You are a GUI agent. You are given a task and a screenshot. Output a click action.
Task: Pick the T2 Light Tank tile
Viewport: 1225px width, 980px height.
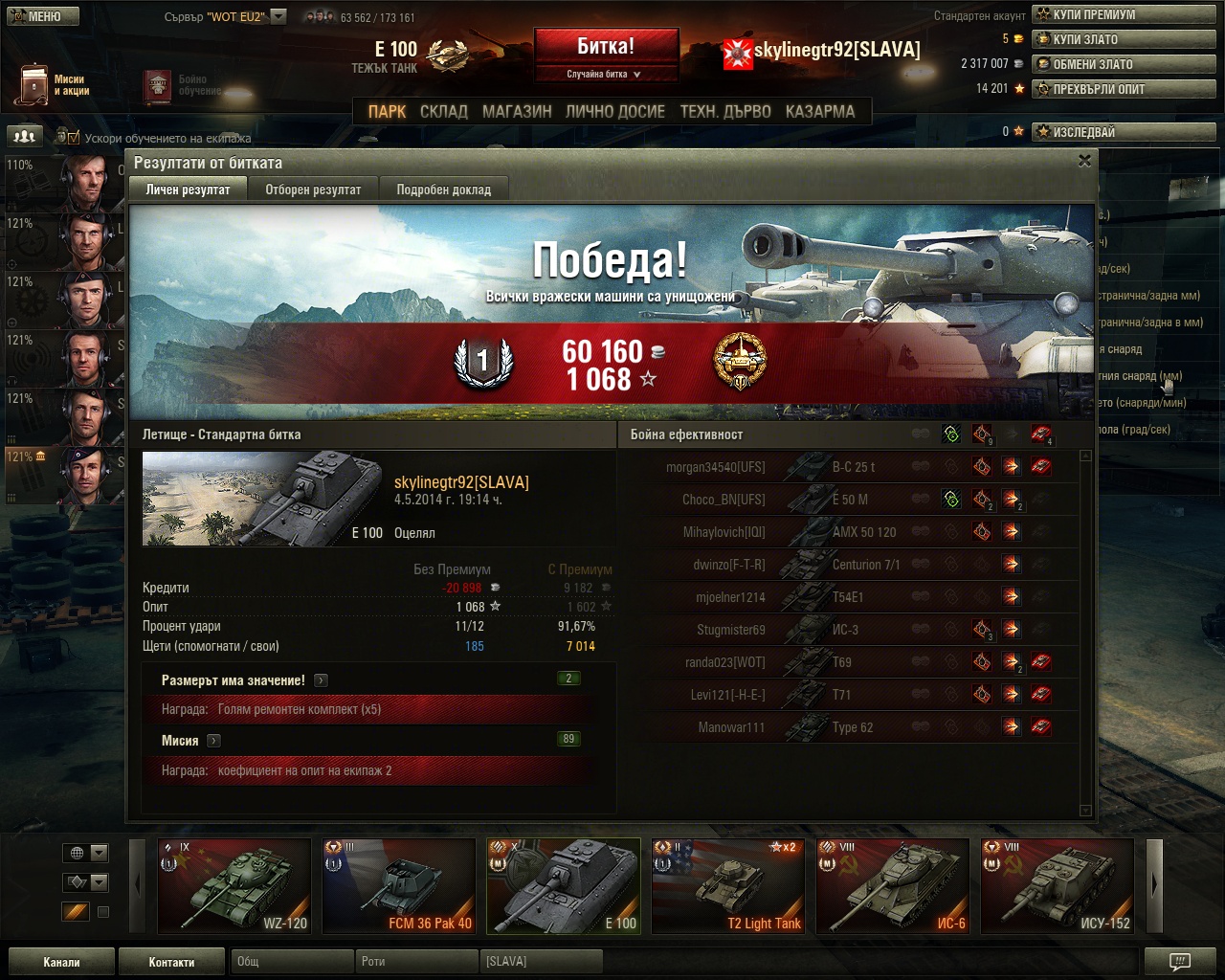point(728,885)
